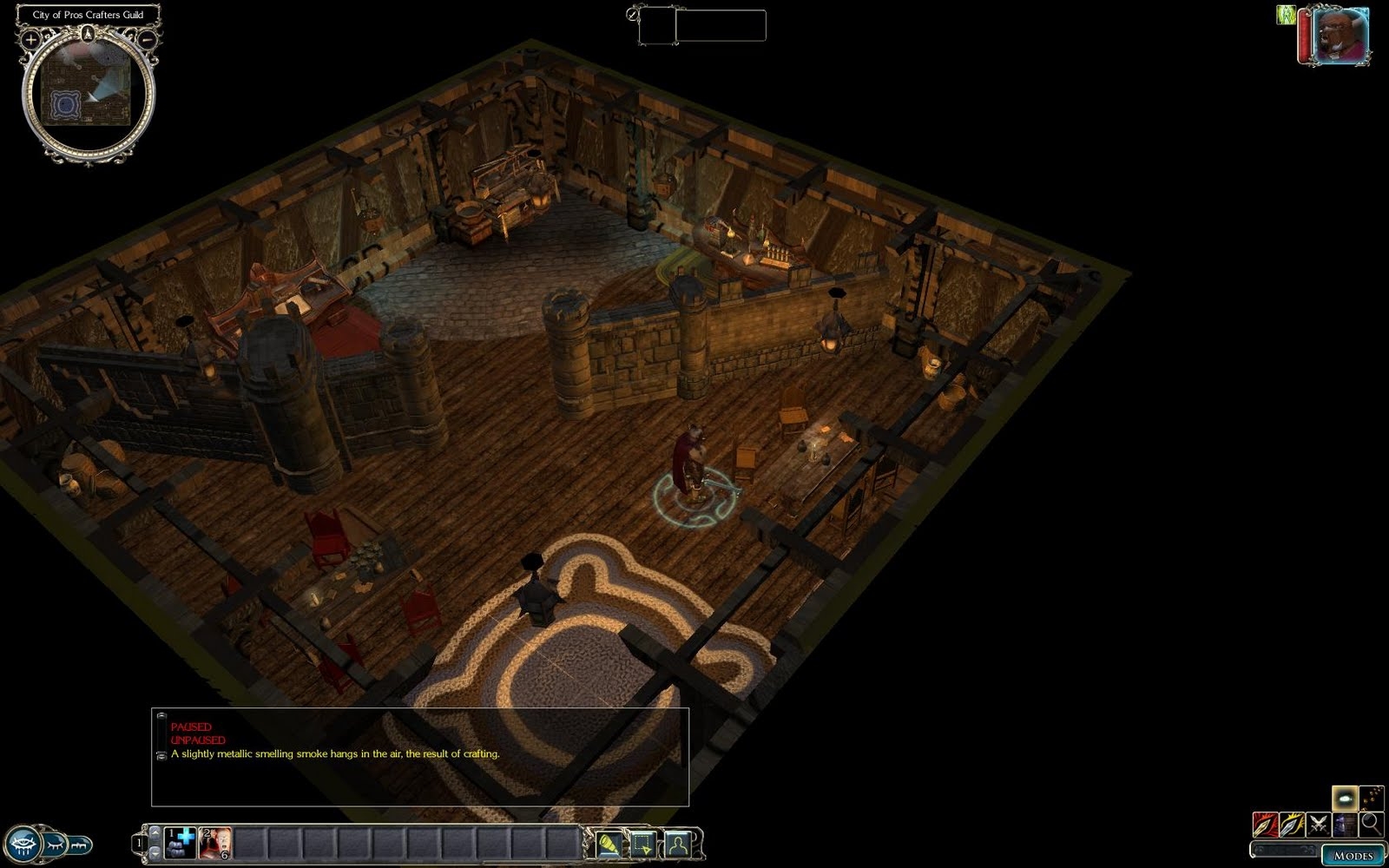
Task: Activate the magnifying glass search mode
Action: 1372,824
